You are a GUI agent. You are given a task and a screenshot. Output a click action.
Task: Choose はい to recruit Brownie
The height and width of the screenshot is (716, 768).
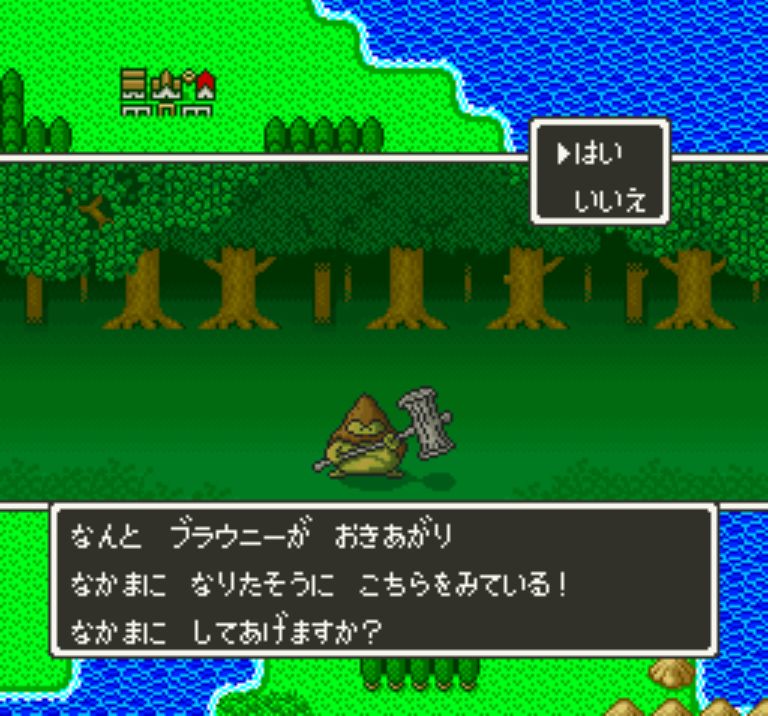(603, 154)
